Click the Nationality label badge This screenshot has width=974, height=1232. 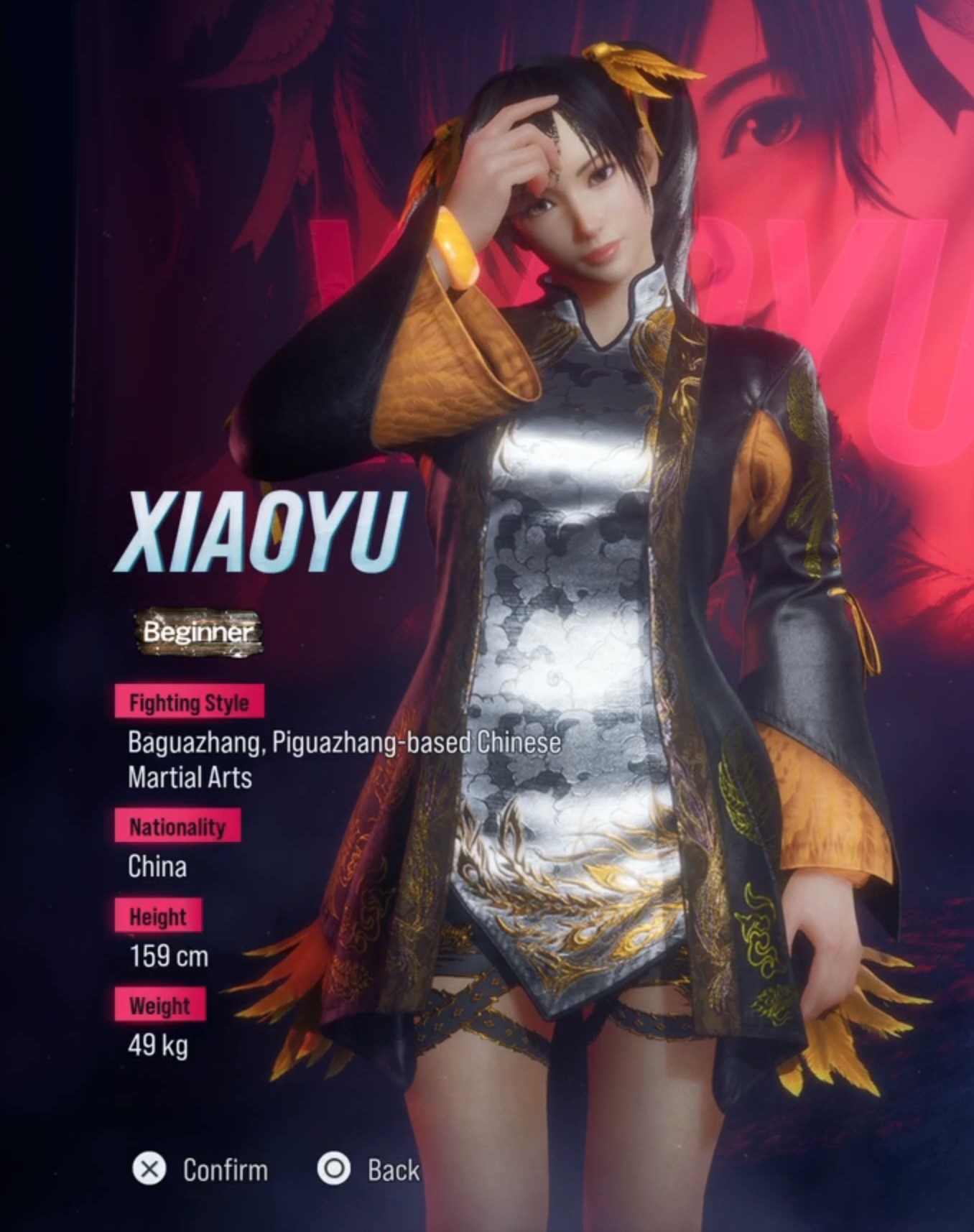tap(179, 826)
